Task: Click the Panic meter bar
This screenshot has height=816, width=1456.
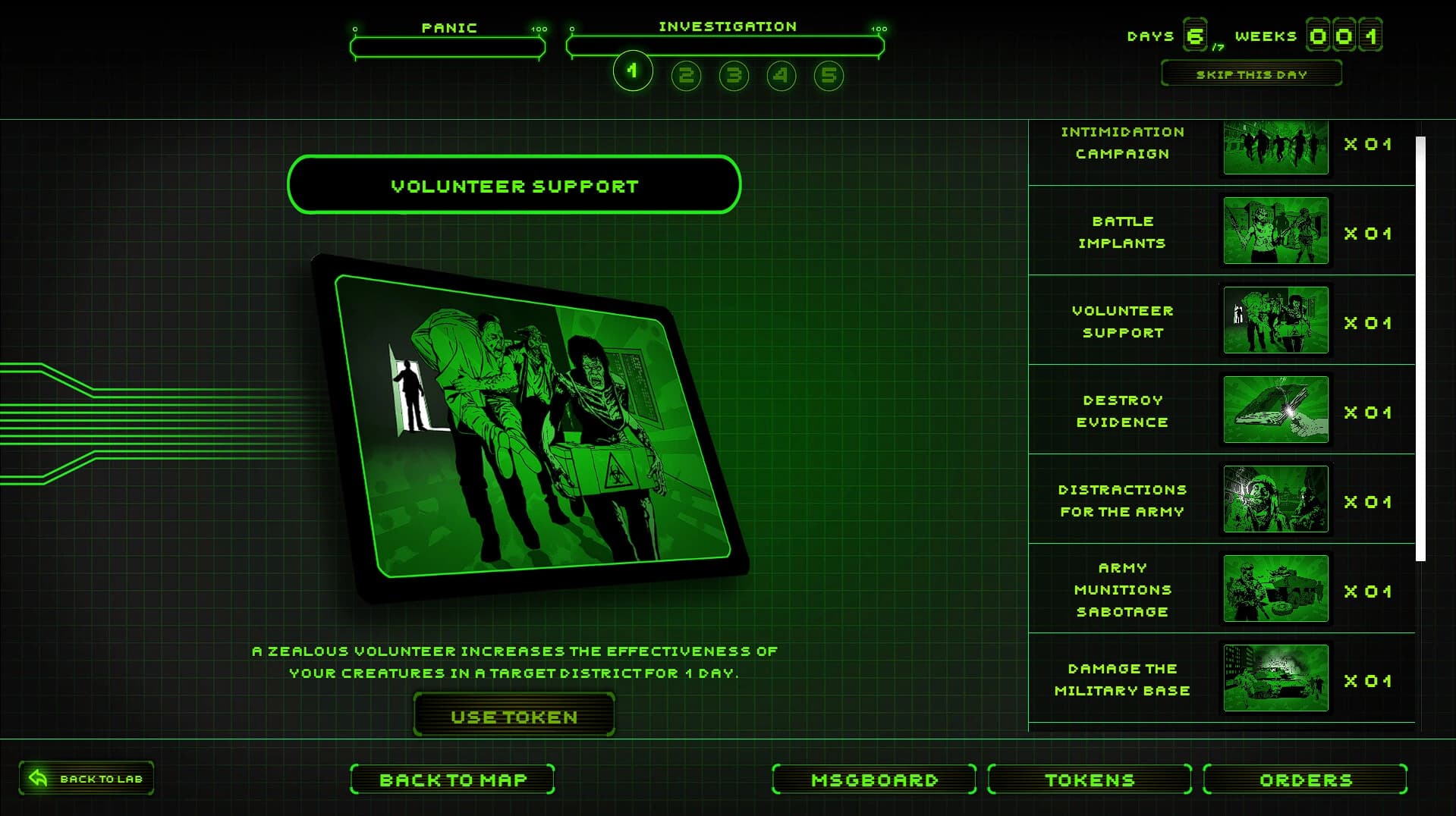Action: (x=448, y=47)
